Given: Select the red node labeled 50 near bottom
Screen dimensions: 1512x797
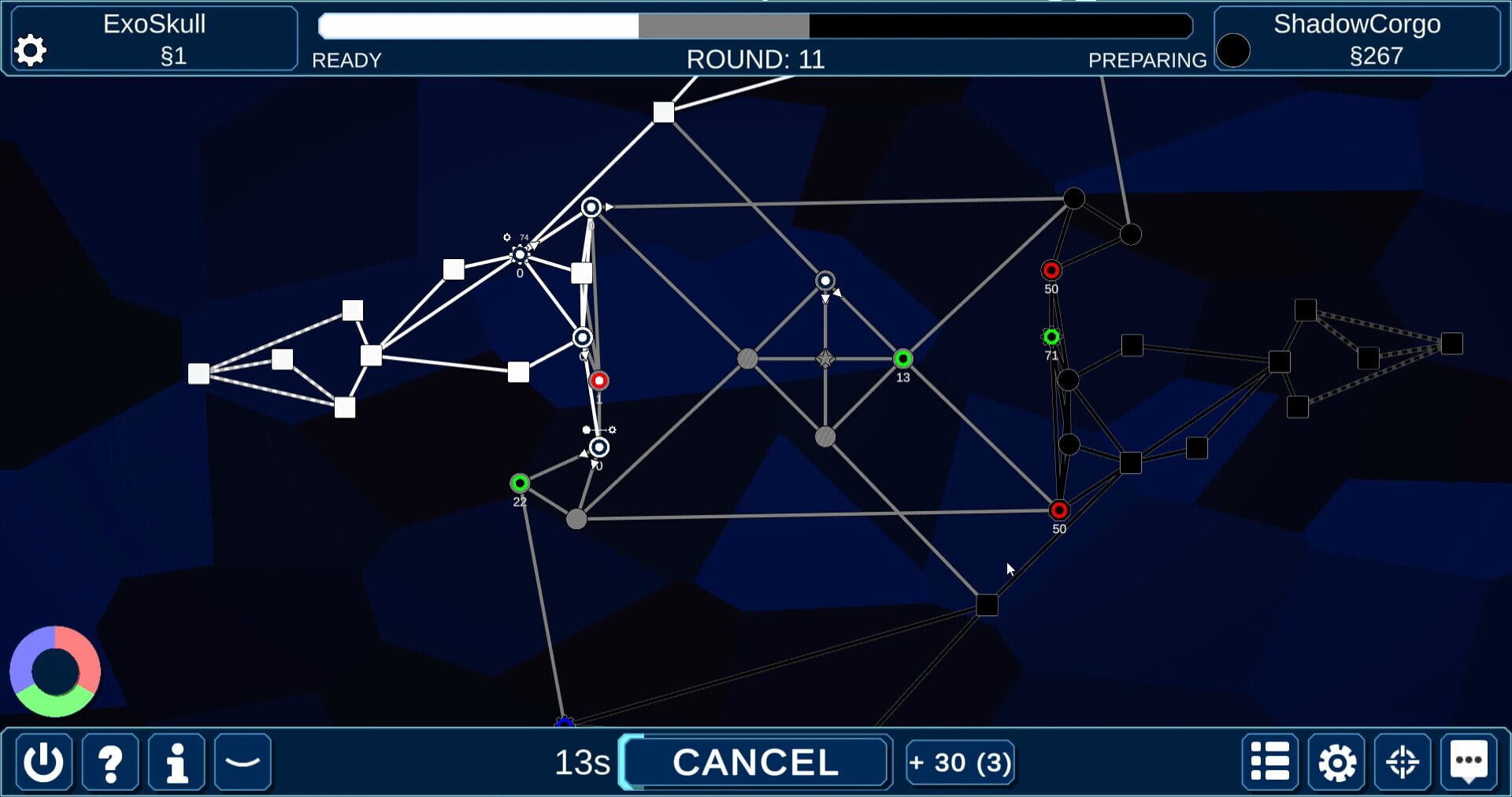Looking at the screenshot, I should [x=1059, y=510].
